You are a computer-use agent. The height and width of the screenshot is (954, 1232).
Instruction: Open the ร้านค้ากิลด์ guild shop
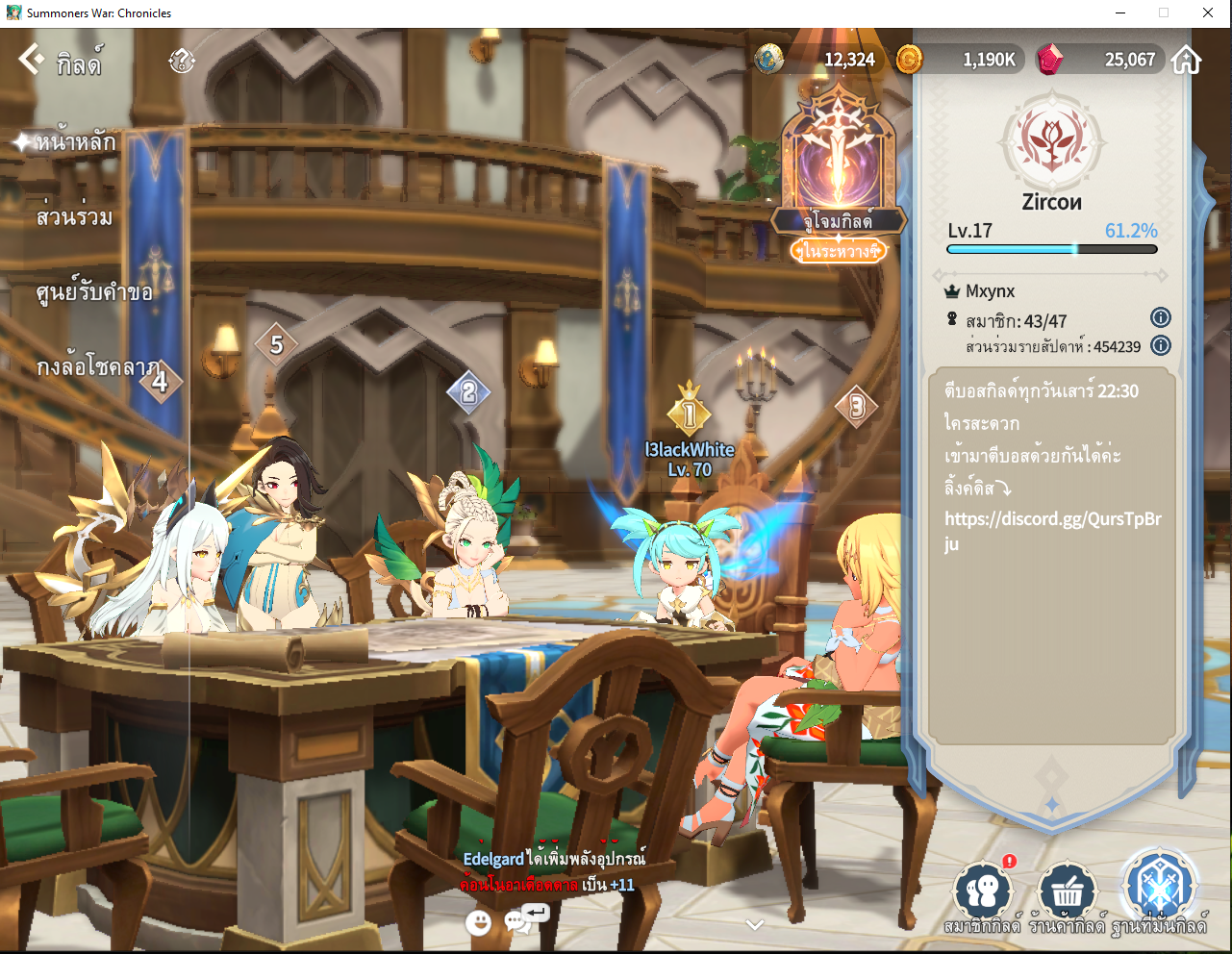1067,895
